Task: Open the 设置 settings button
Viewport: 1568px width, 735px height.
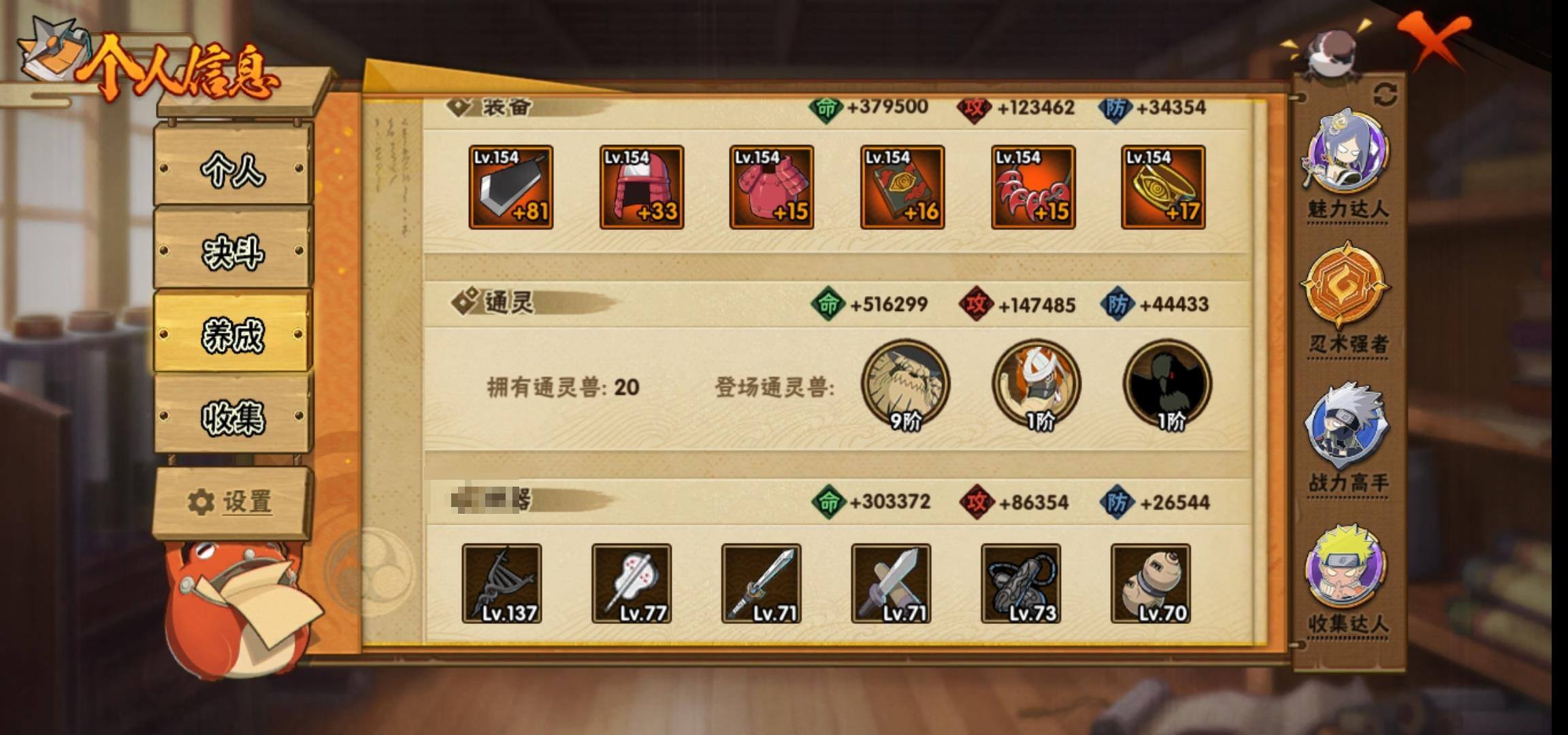Action: (x=231, y=502)
